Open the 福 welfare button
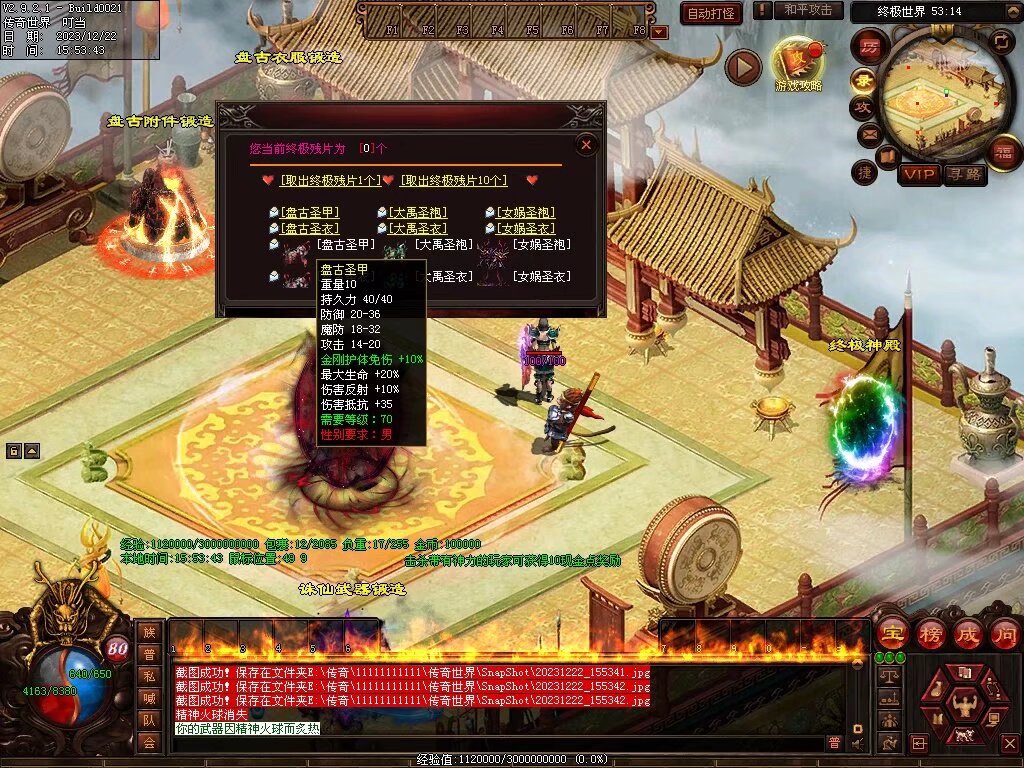The height and width of the screenshot is (768, 1024). coord(1003,151)
